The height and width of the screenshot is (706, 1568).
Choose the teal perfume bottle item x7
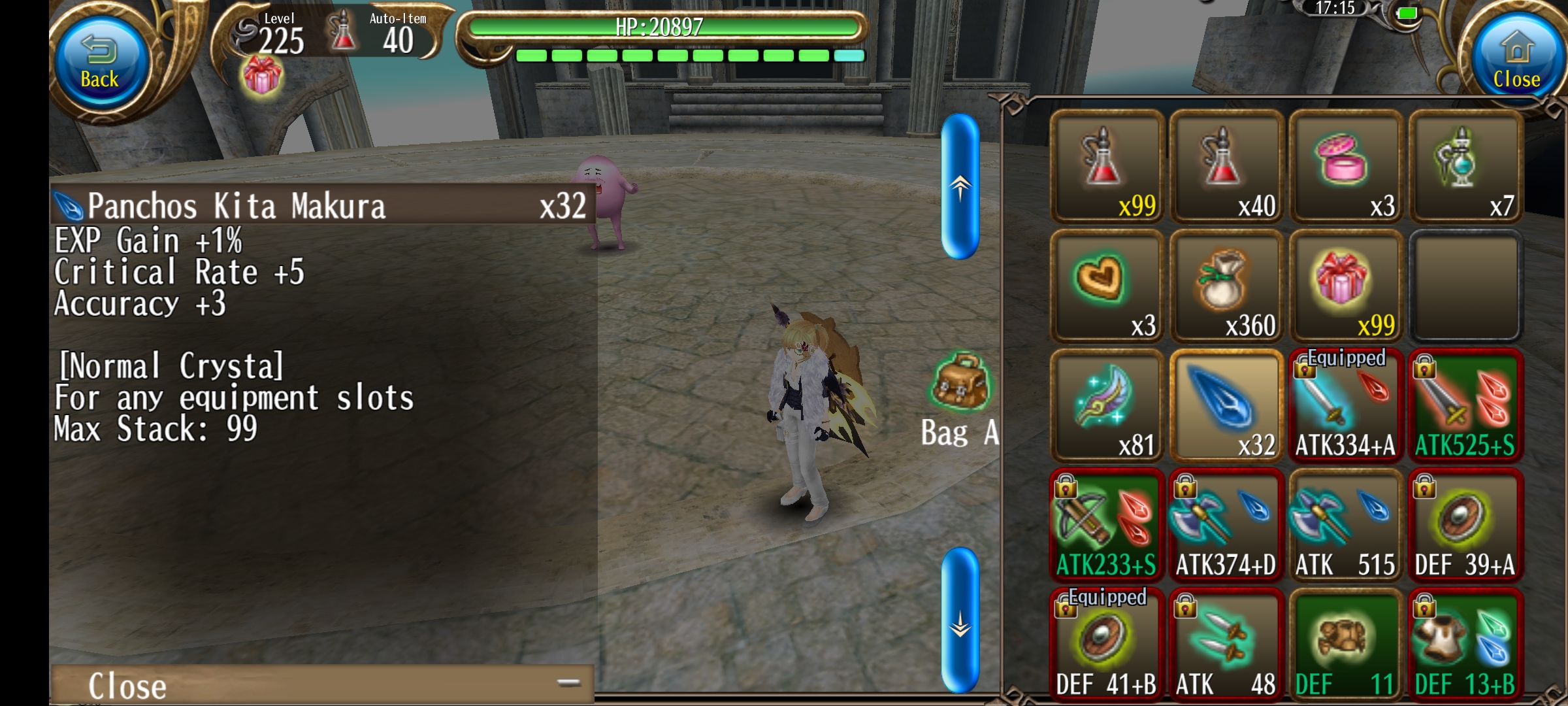[x=1465, y=167]
